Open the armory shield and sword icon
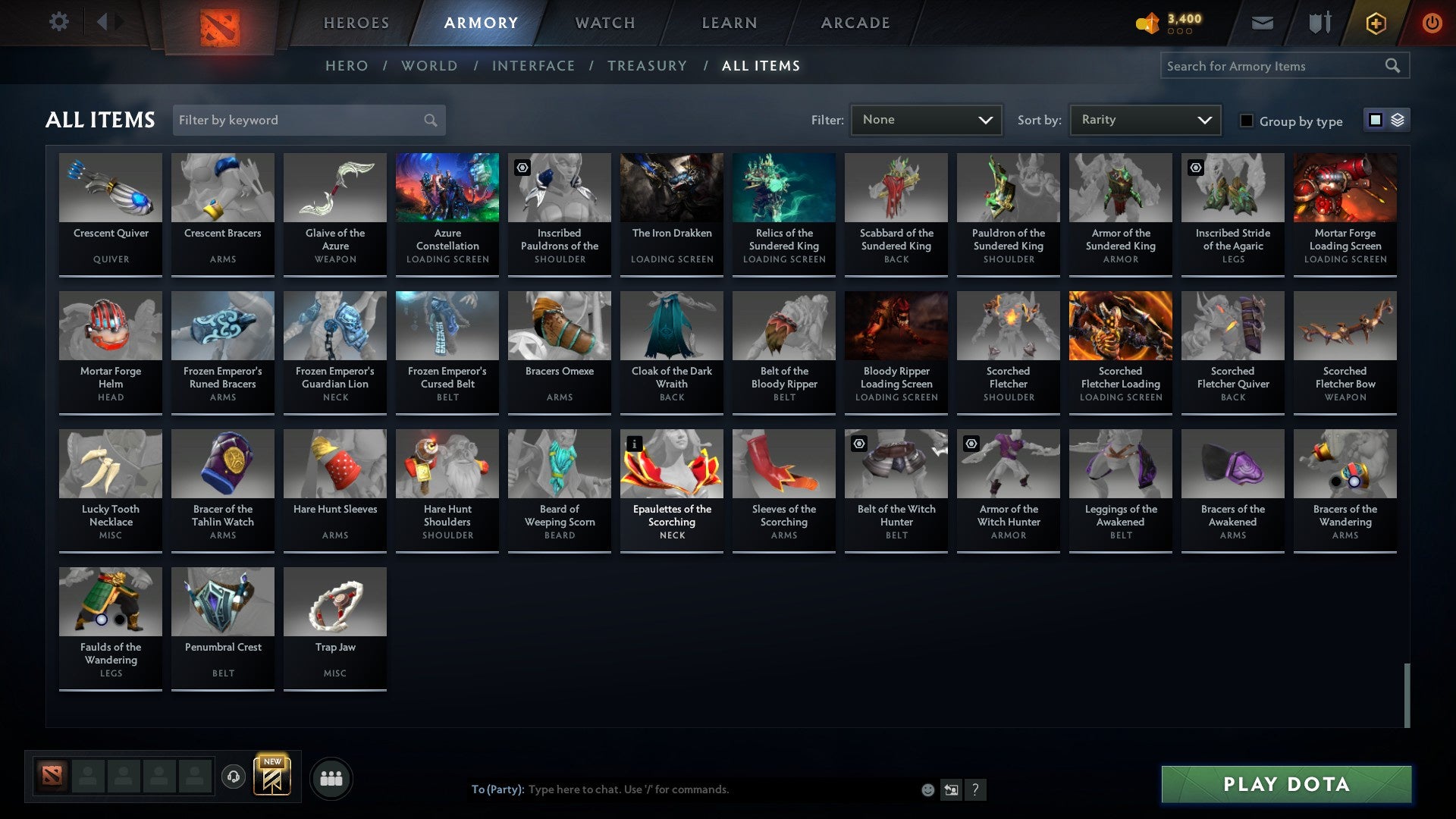 pos(1319,23)
